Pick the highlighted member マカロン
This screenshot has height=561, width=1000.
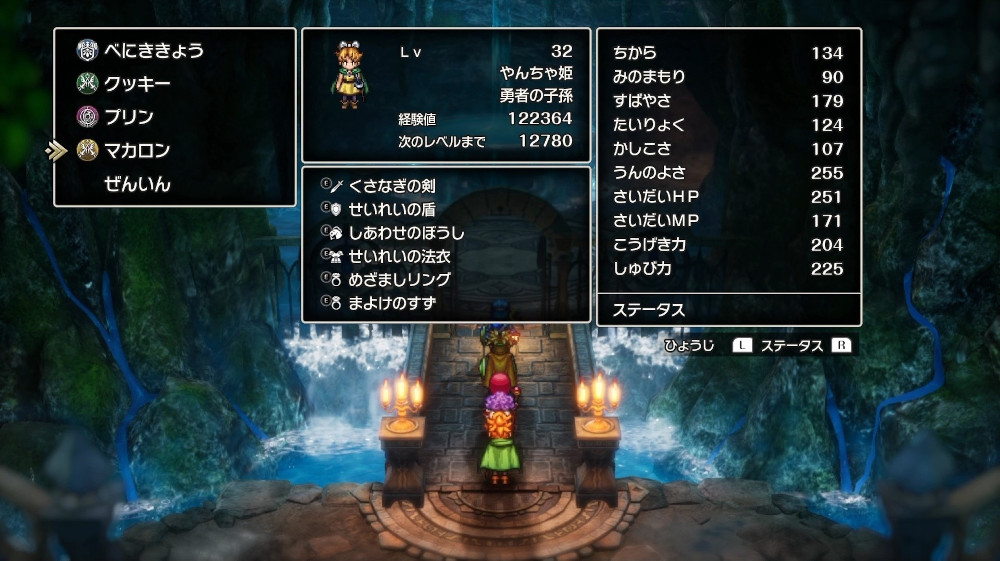point(137,151)
